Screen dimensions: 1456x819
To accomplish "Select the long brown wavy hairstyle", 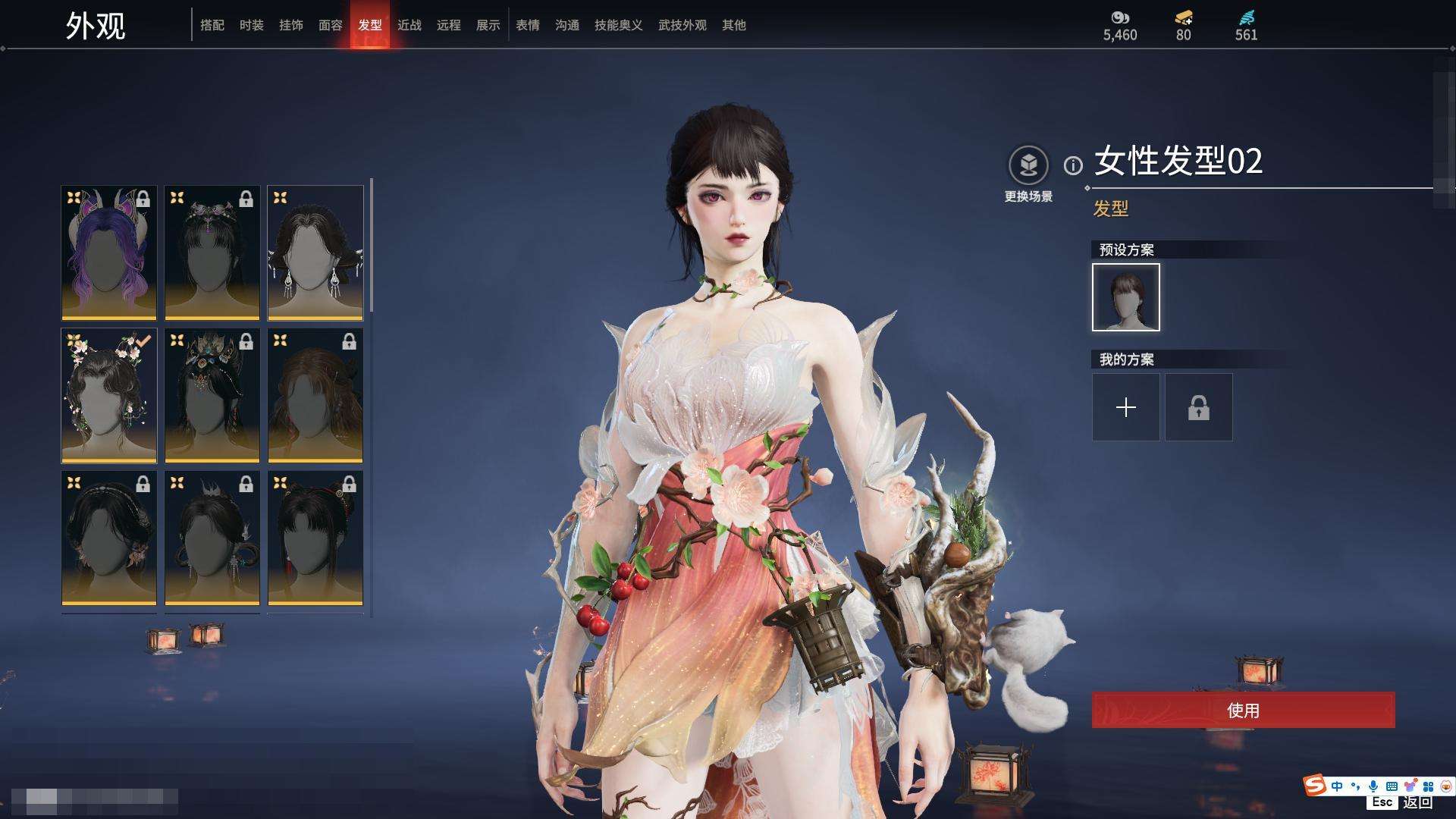I will coord(315,395).
